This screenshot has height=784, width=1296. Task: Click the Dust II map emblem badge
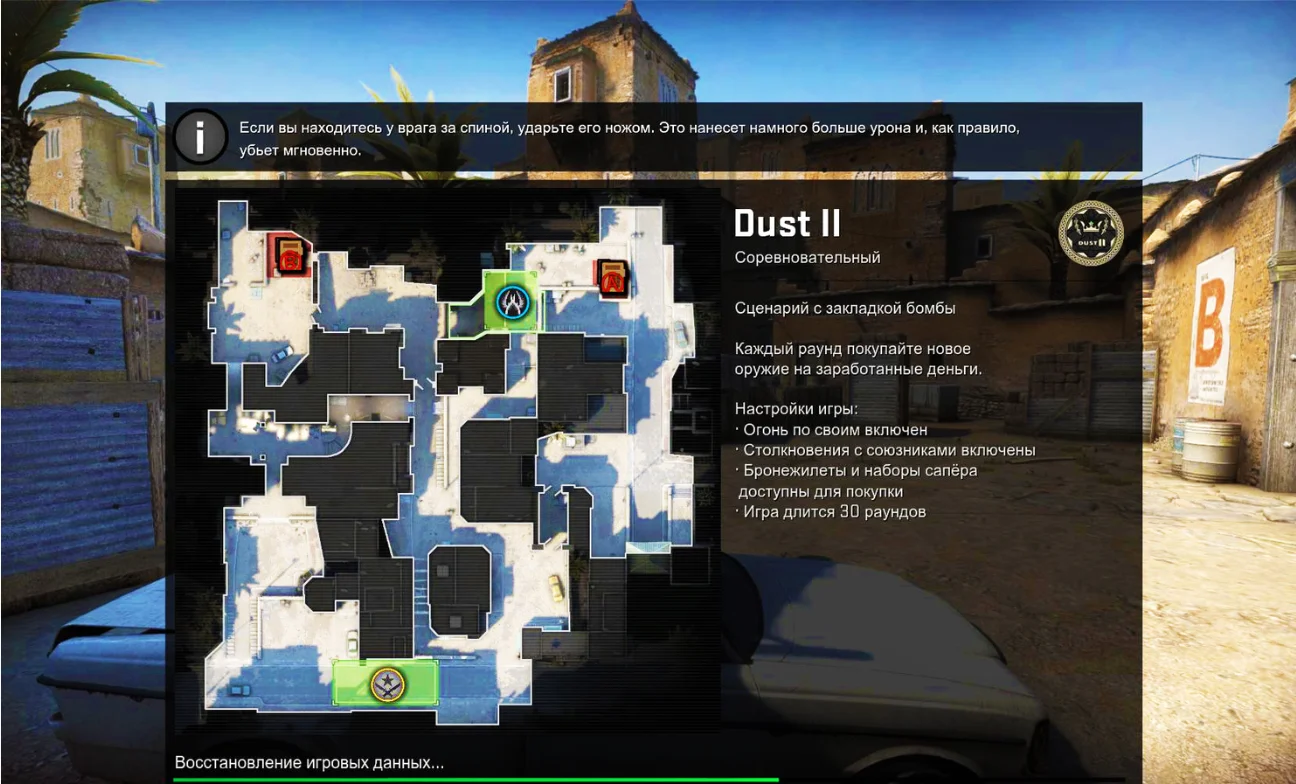point(1090,233)
